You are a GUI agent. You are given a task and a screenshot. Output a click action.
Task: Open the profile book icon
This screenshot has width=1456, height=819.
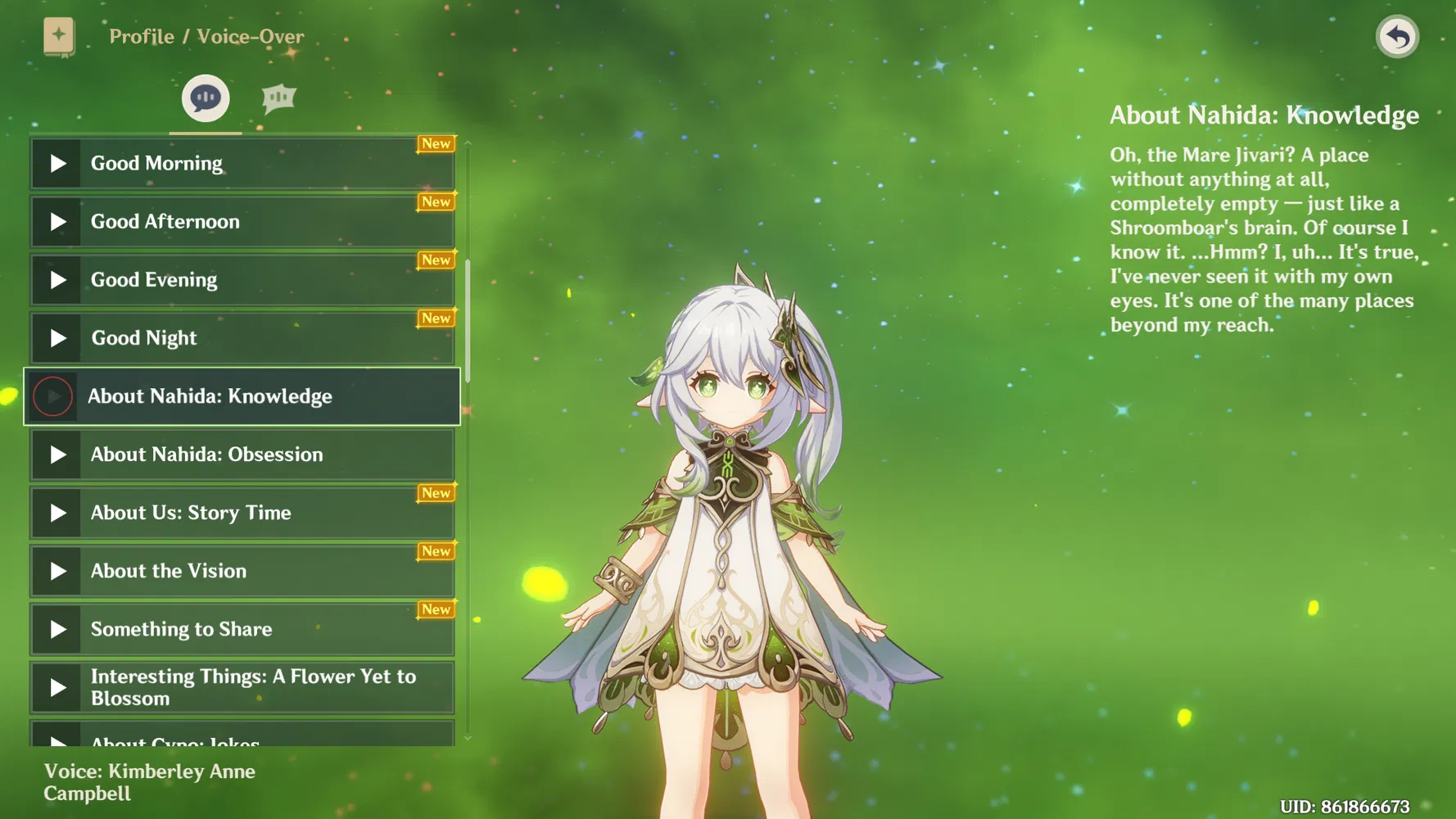pyautogui.click(x=59, y=37)
